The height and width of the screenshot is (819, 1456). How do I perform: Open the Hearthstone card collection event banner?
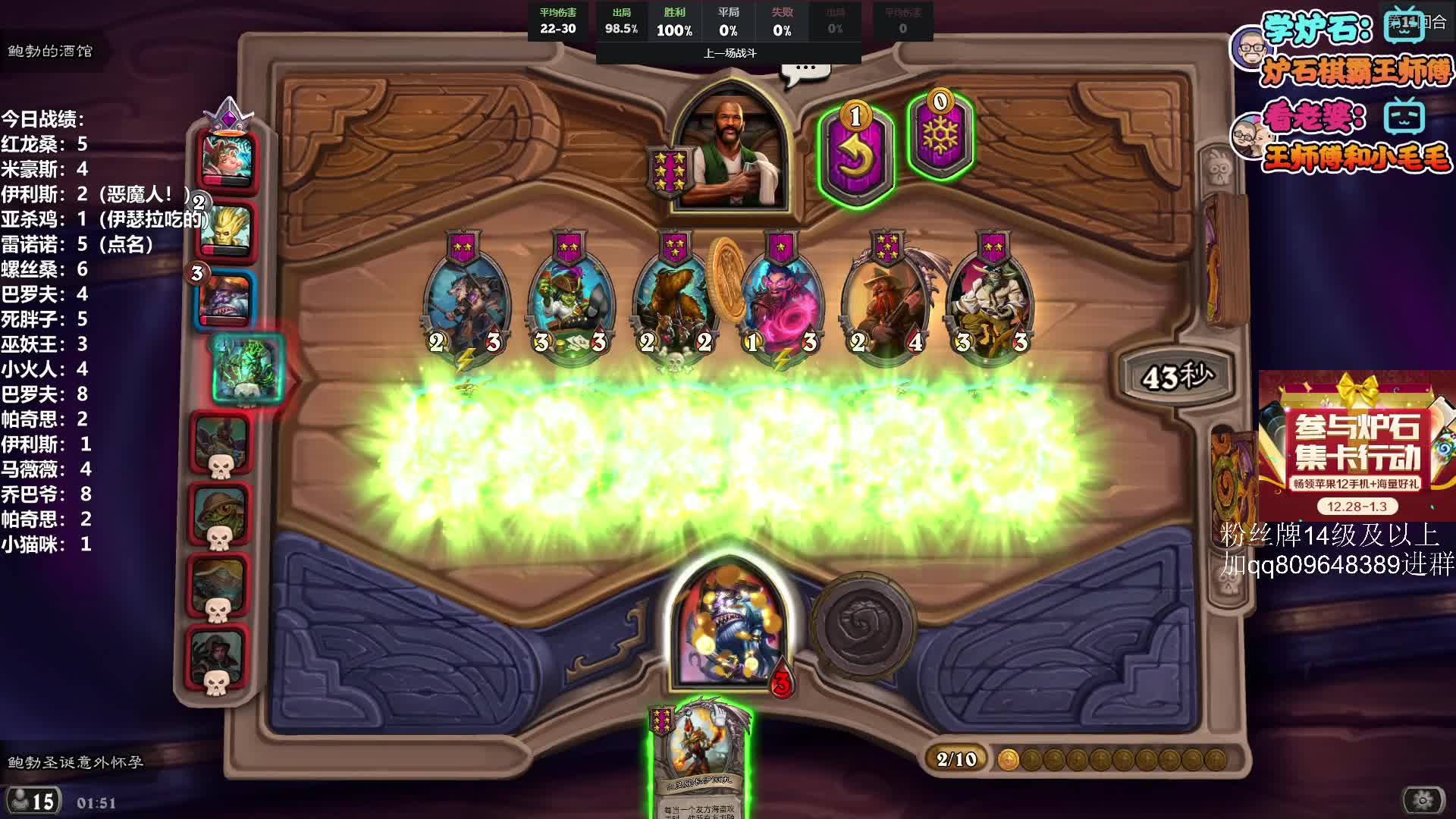coord(1356,446)
